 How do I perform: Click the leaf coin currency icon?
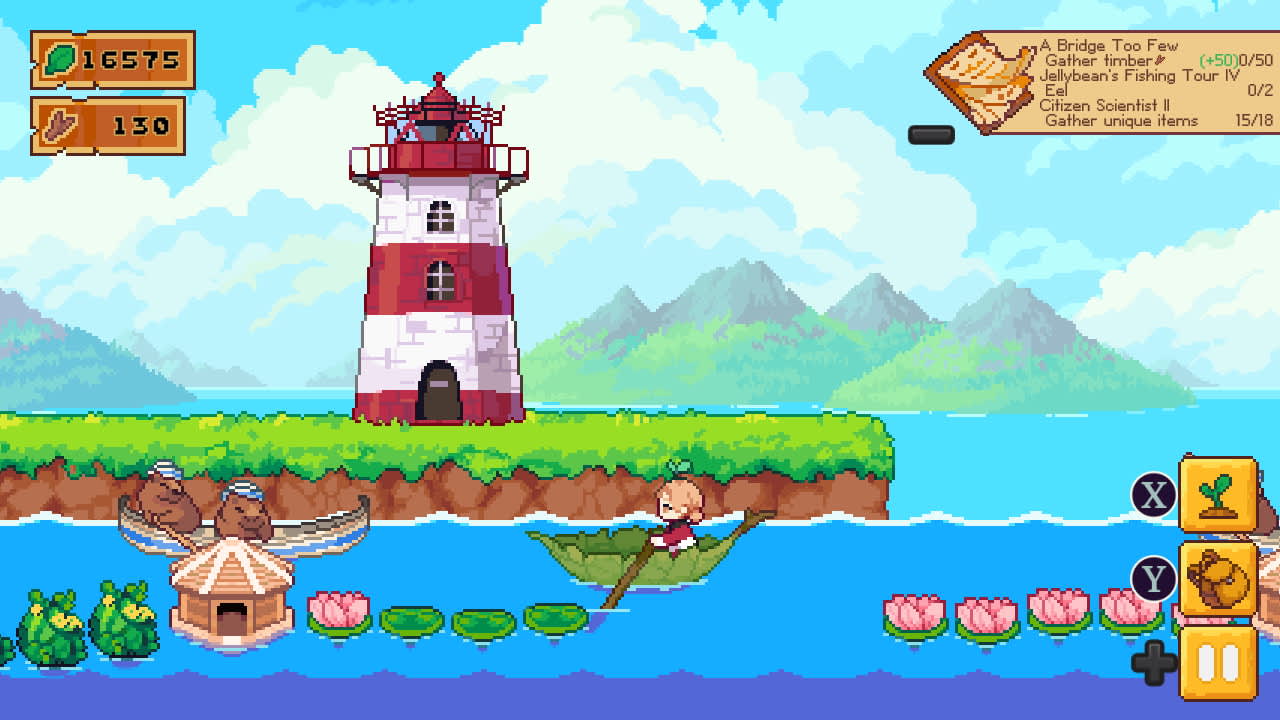pyautogui.click(x=62, y=60)
